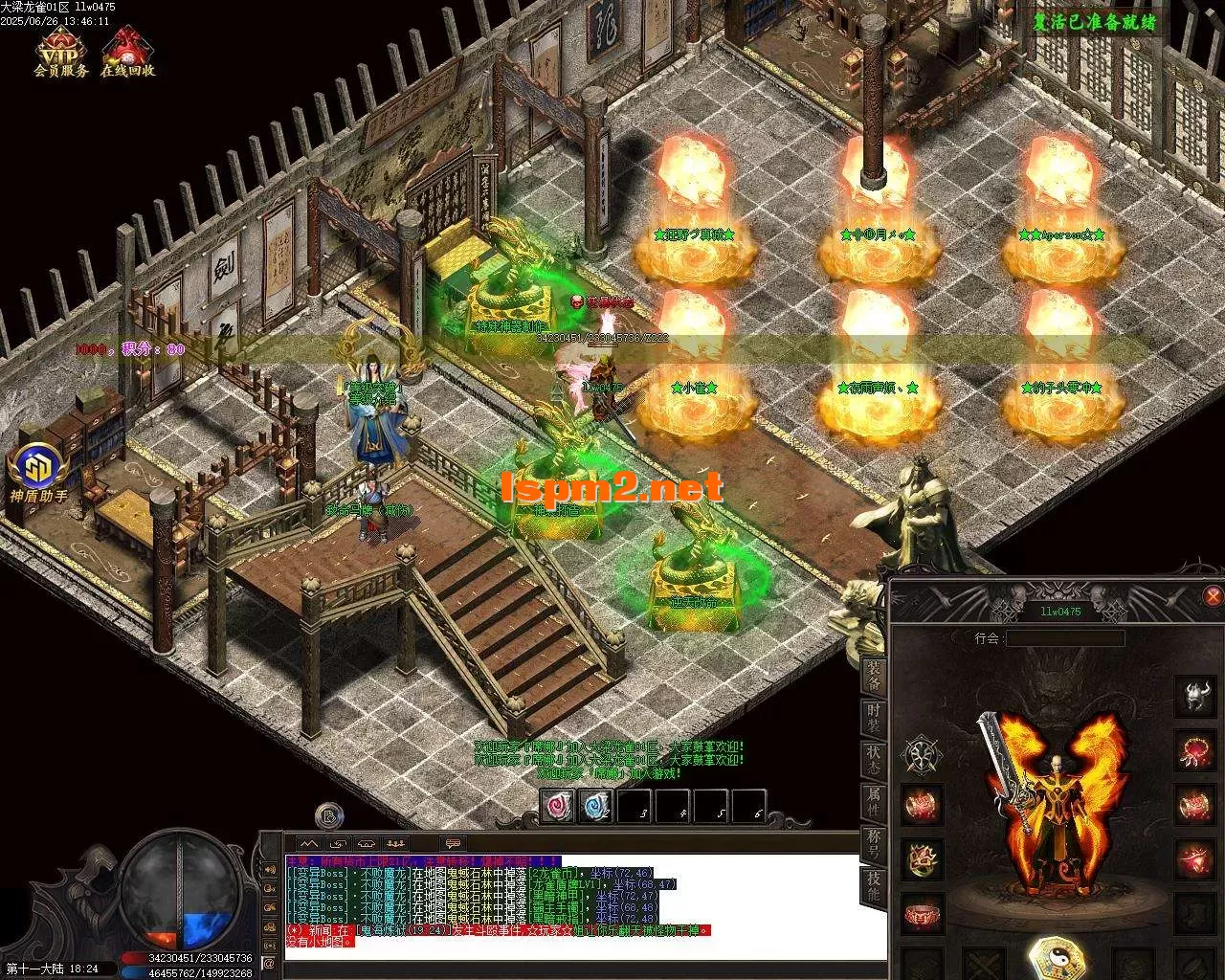Select the red belt equipment slot
Viewport: 1225px width, 980px height.
pos(924,912)
